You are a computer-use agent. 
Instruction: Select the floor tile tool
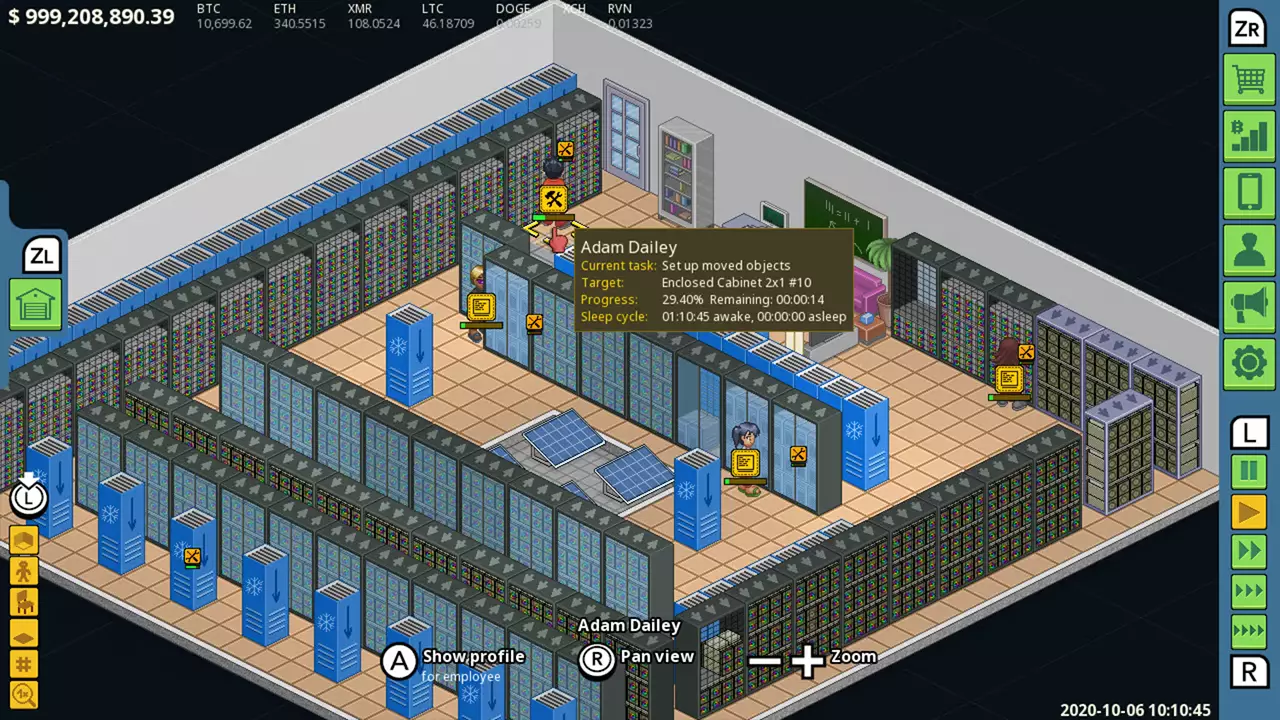(x=24, y=634)
